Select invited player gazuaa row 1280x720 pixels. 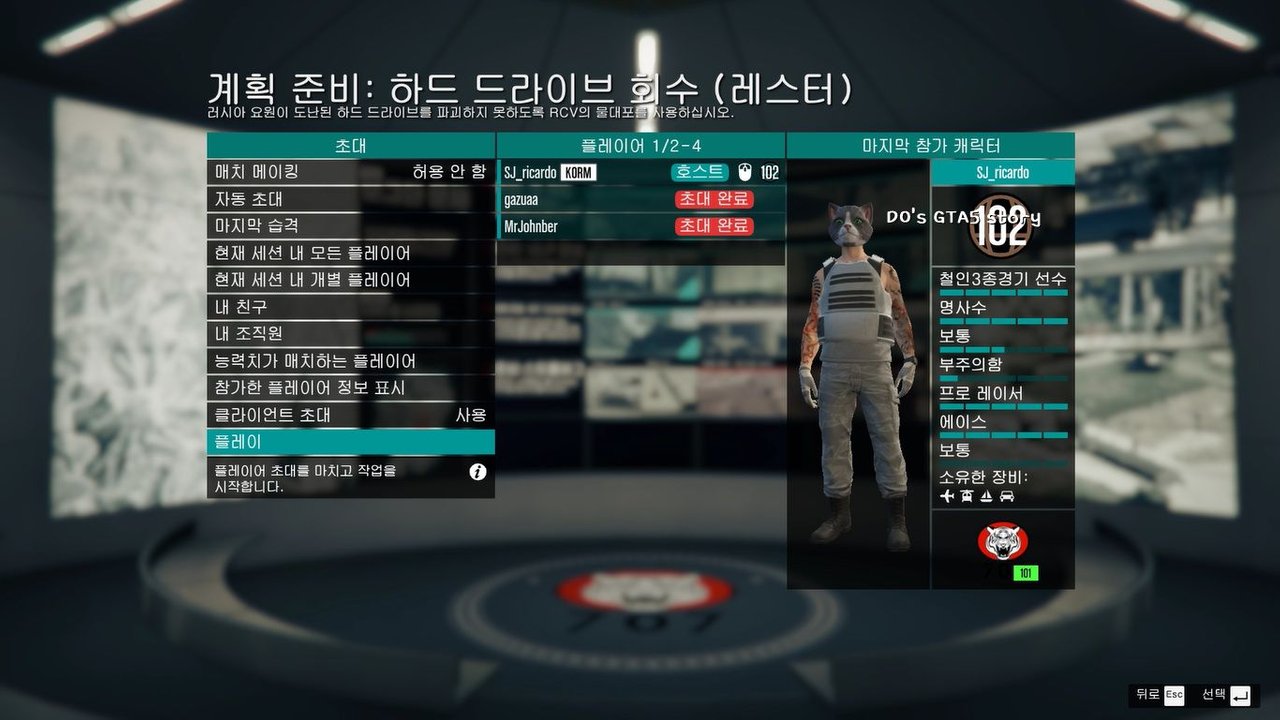pyautogui.click(x=640, y=199)
